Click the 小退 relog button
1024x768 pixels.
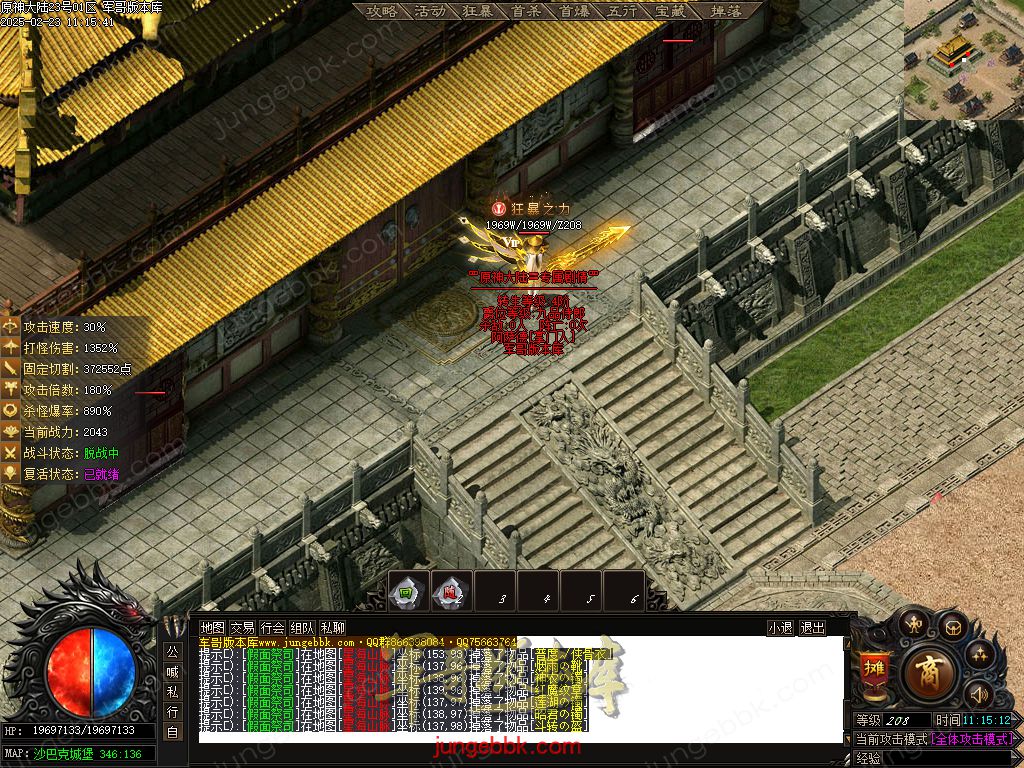coord(780,628)
